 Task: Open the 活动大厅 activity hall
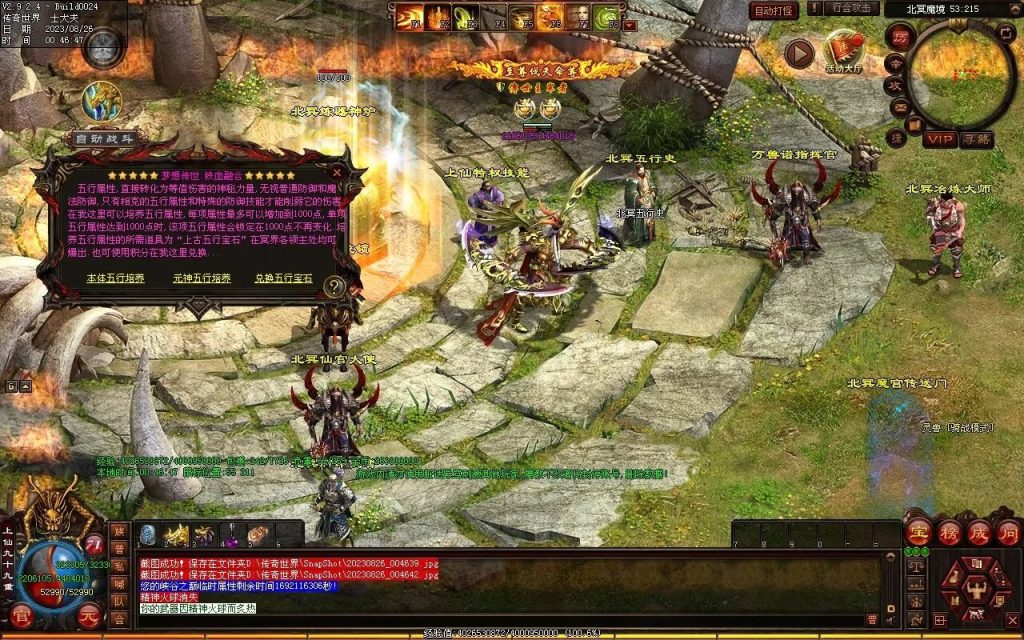[x=844, y=51]
